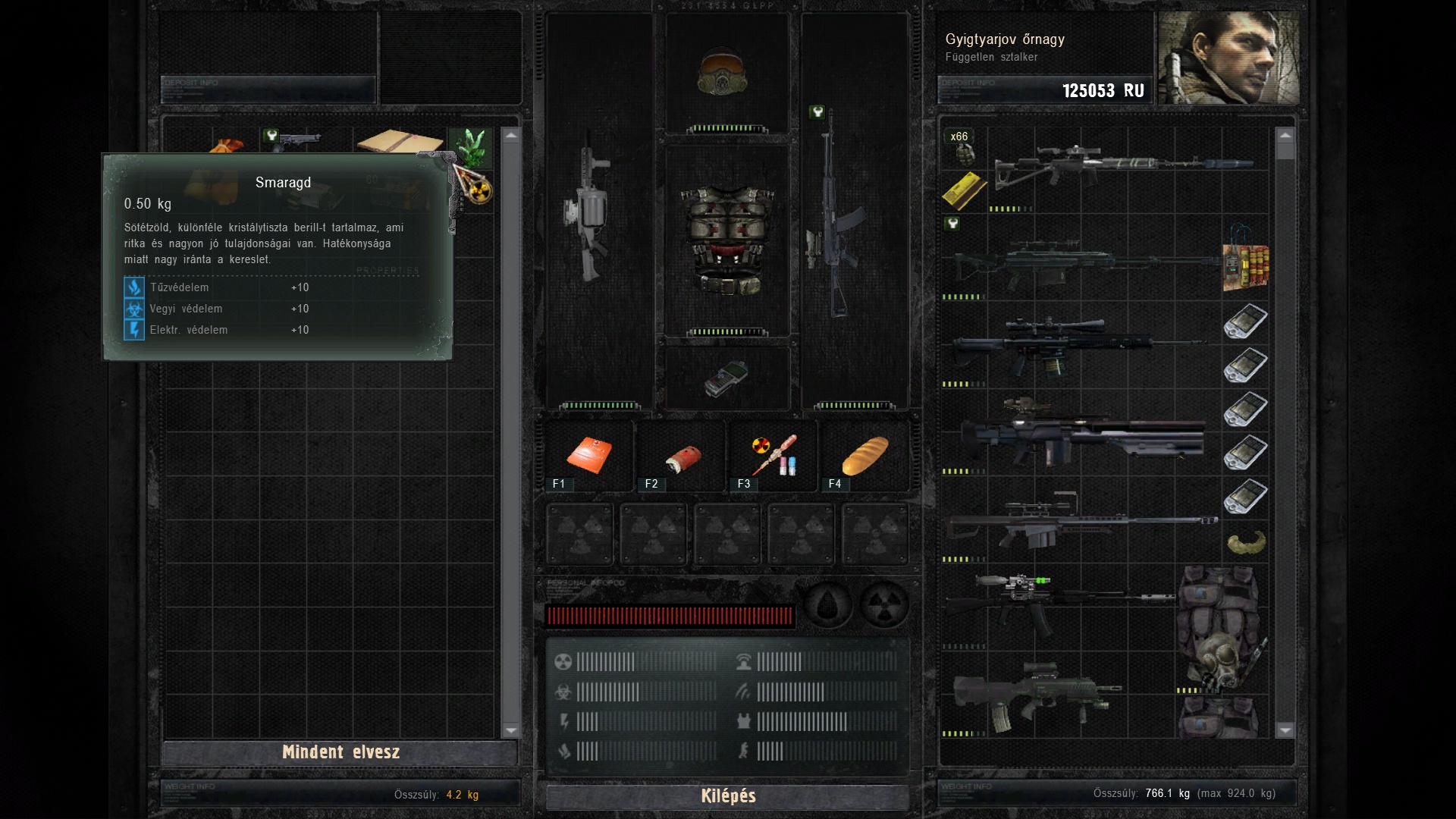Click the equipped body armor vest
Image resolution: width=1456 pixels, height=819 pixels.
tap(727, 239)
